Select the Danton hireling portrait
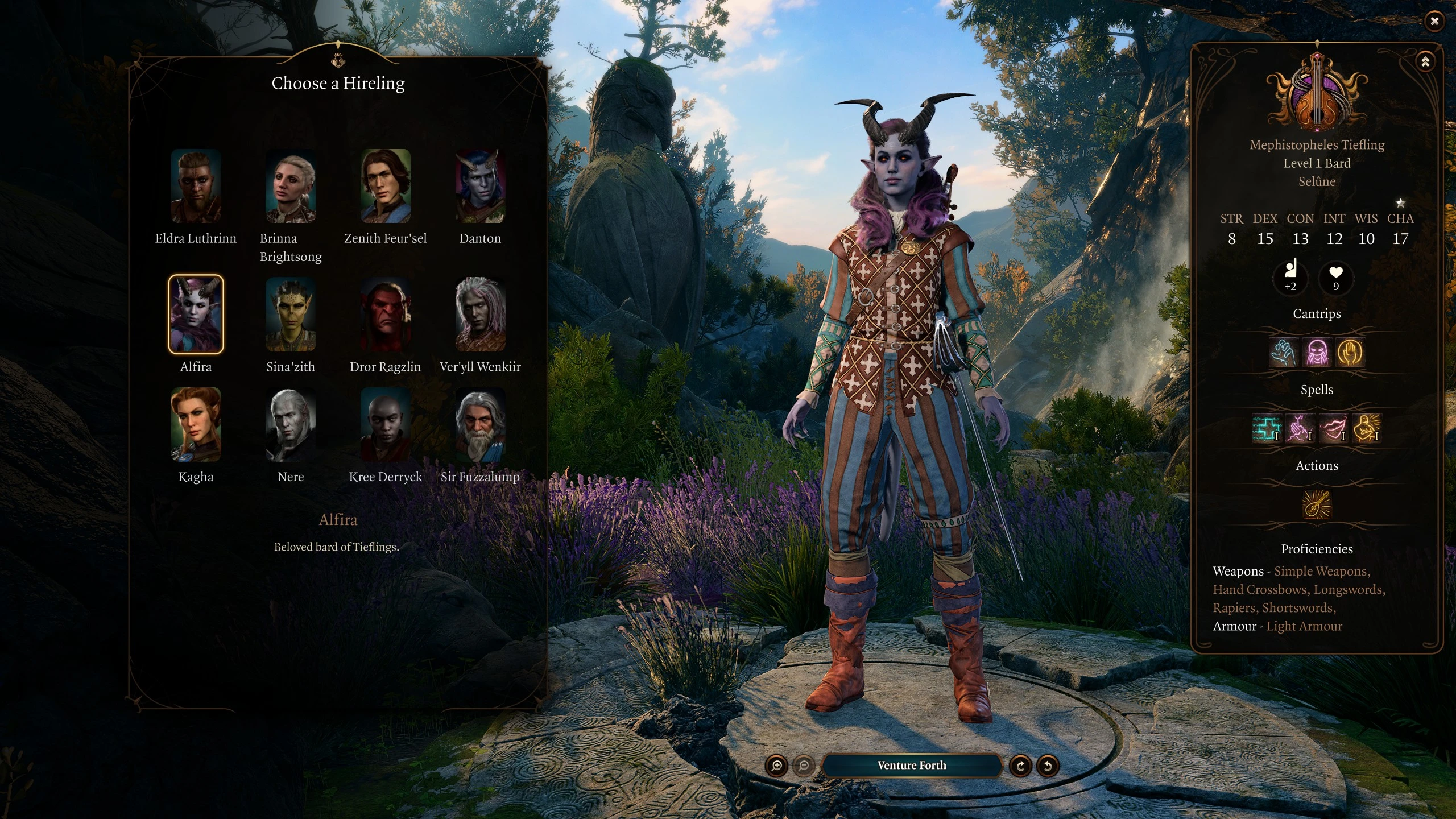The height and width of the screenshot is (819, 1456). pyautogui.click(x=480, y=186)
